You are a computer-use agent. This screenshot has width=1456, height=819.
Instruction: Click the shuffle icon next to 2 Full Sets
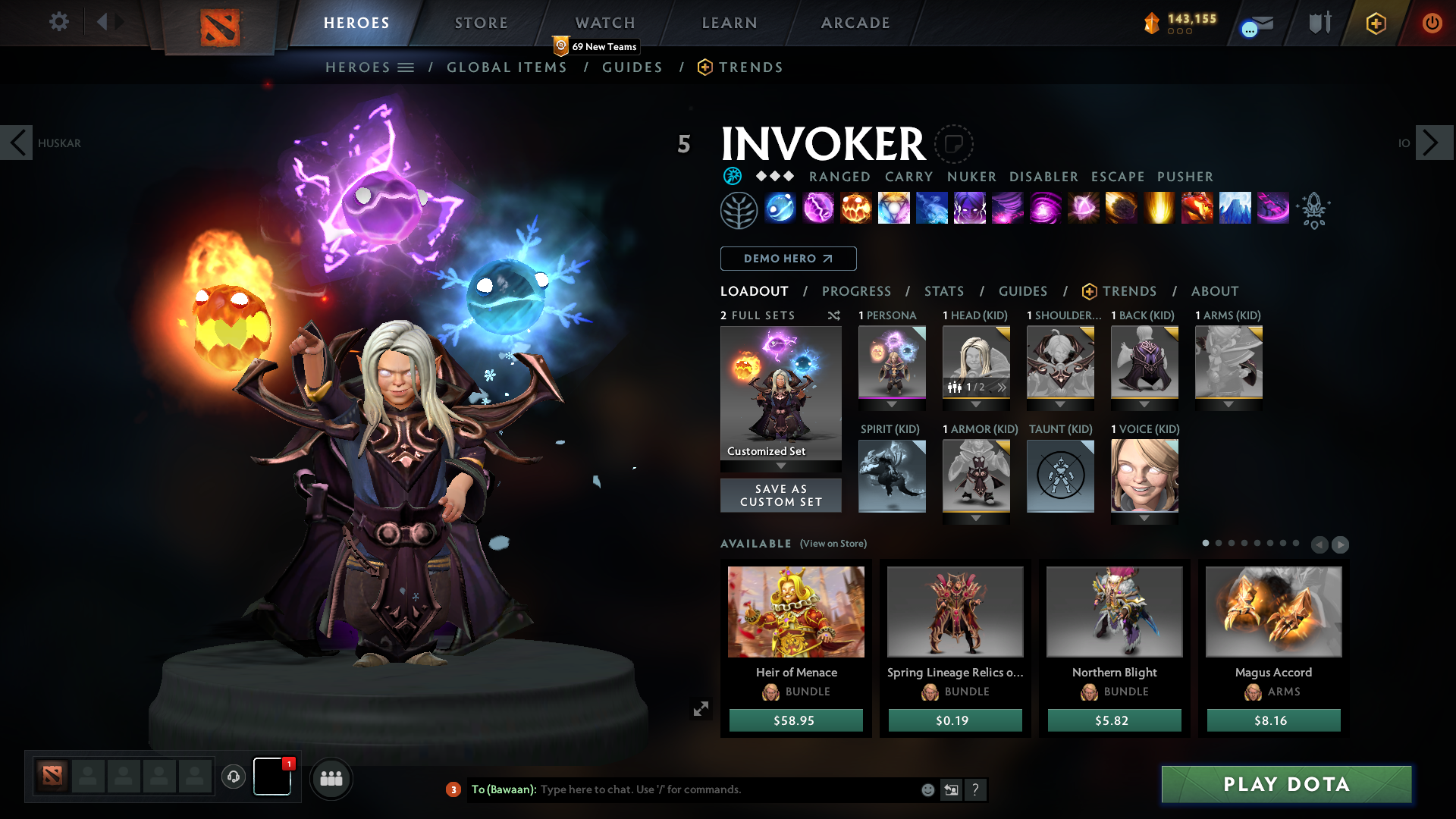point(833,315)
